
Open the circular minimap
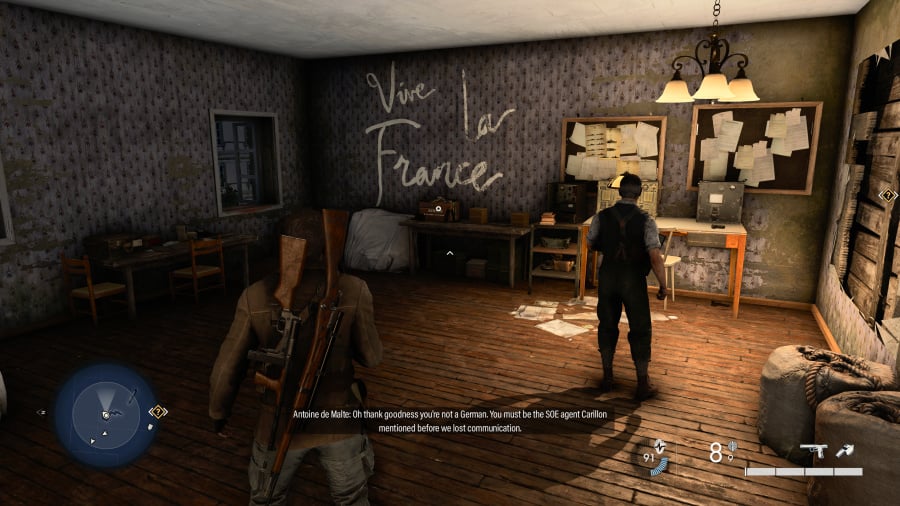click(x=105, y=412)
